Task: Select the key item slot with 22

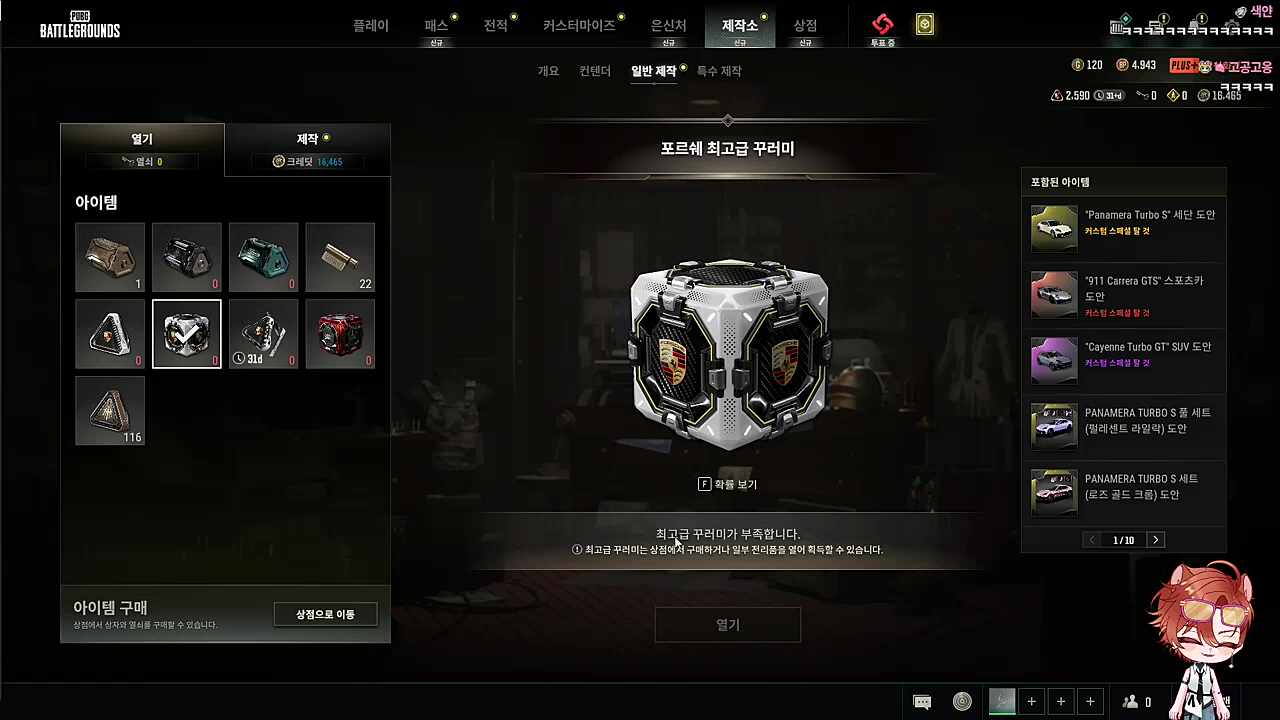Action: coord(340,257)
